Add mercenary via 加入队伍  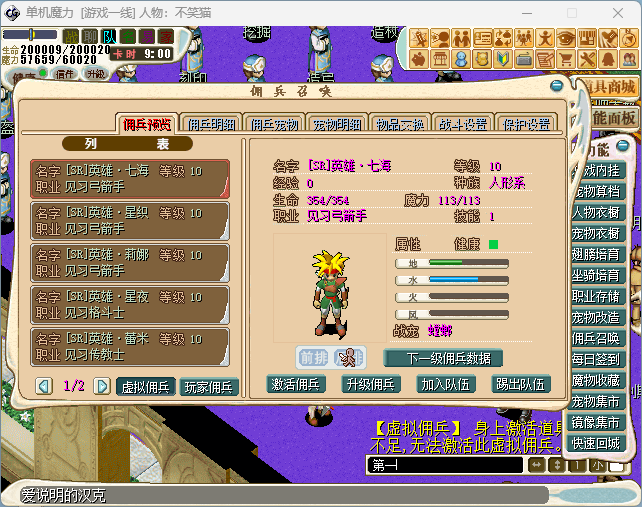coord(448,383)
